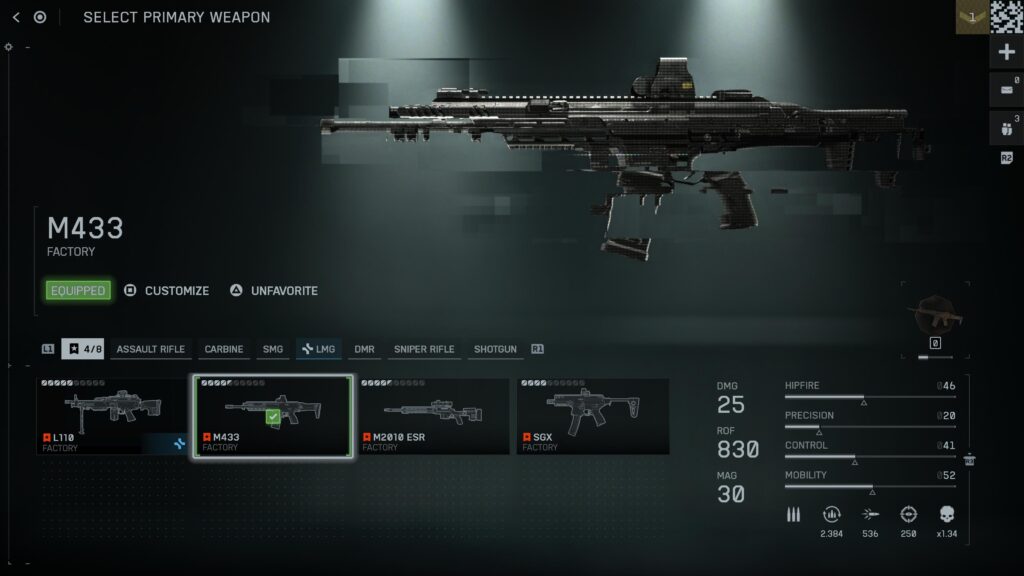
Task: Select the L110 weapon tile
Action: click(x=113, y=416)
